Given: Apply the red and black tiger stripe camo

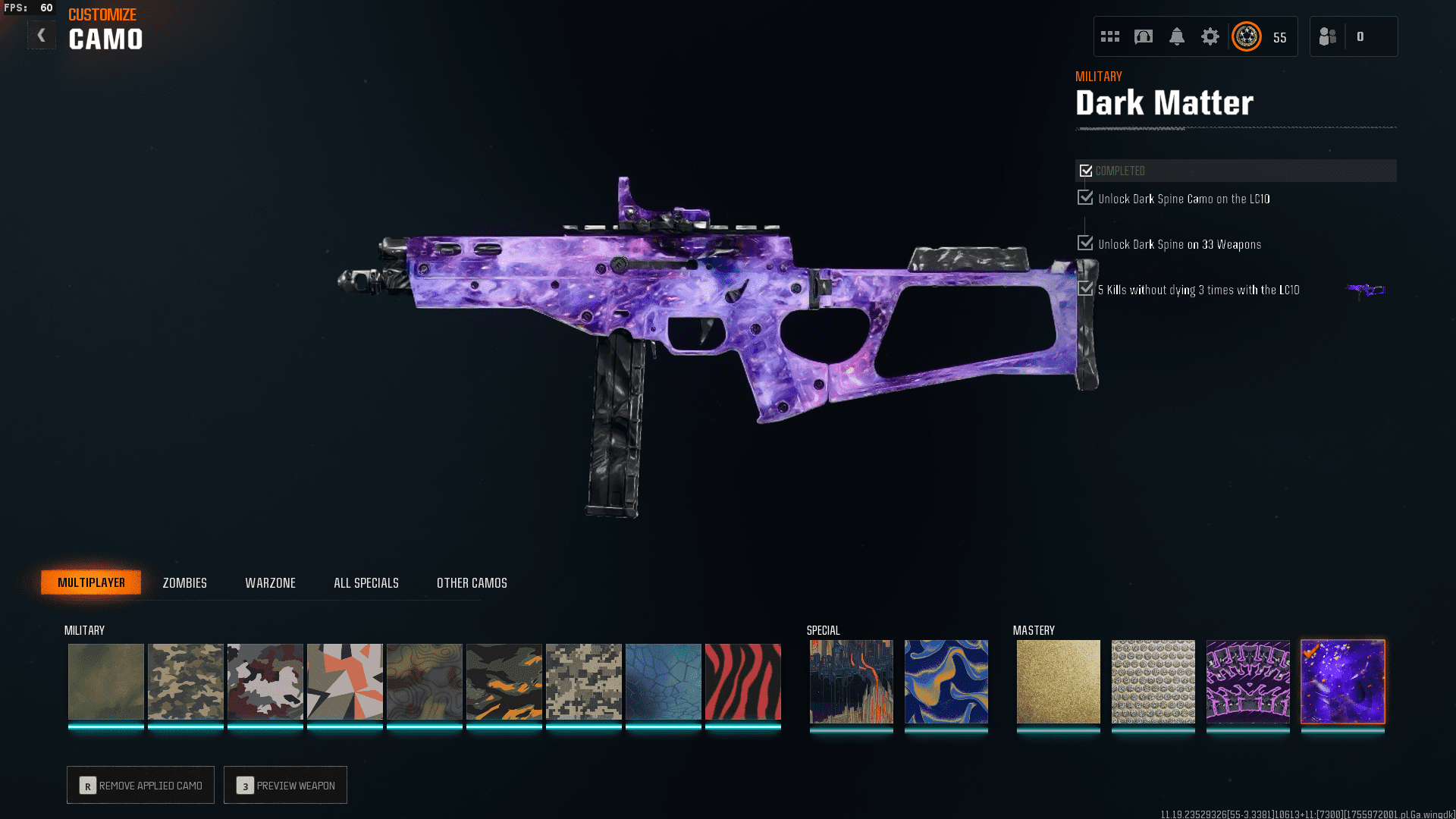Looking at the screenshot, I should (x=742, y=681).
